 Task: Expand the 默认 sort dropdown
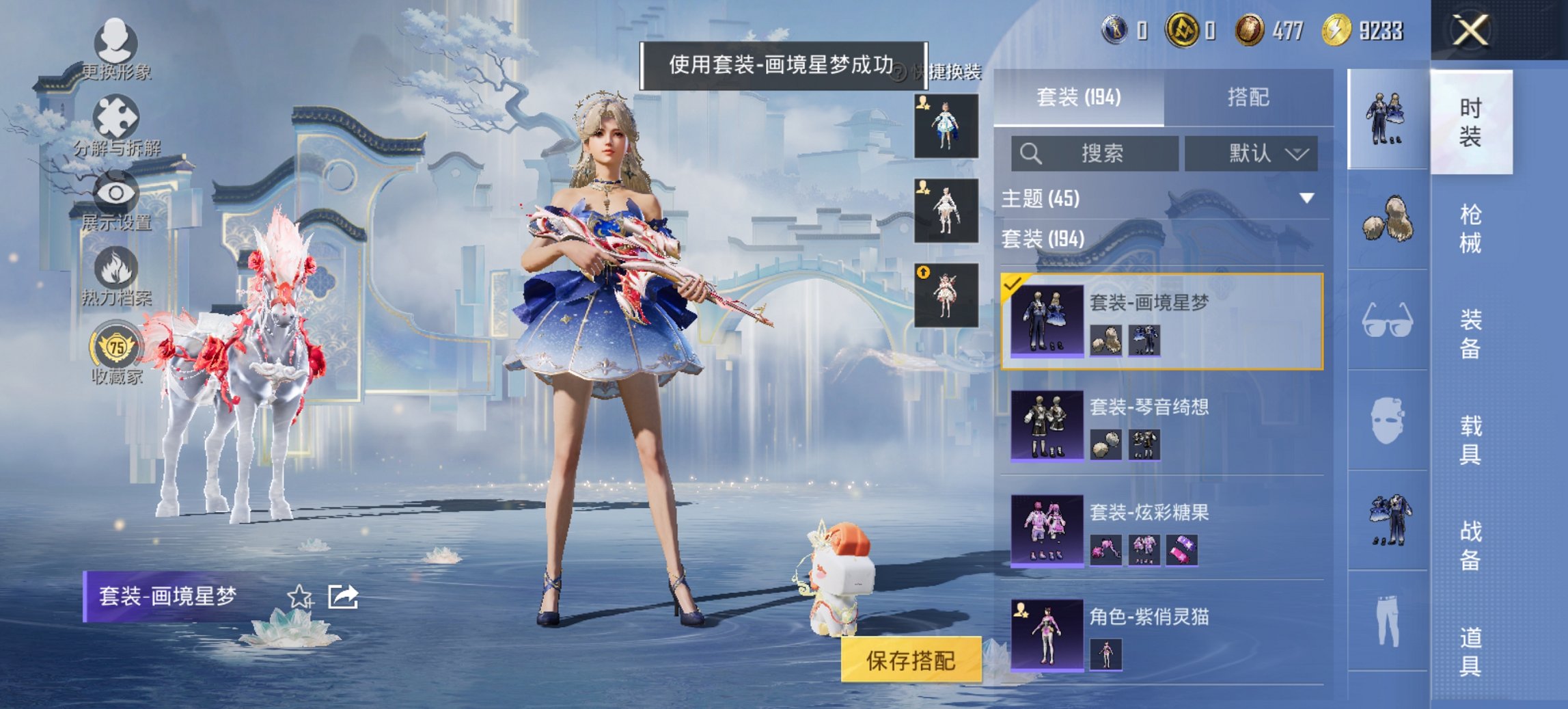(x=1250, y=154)
